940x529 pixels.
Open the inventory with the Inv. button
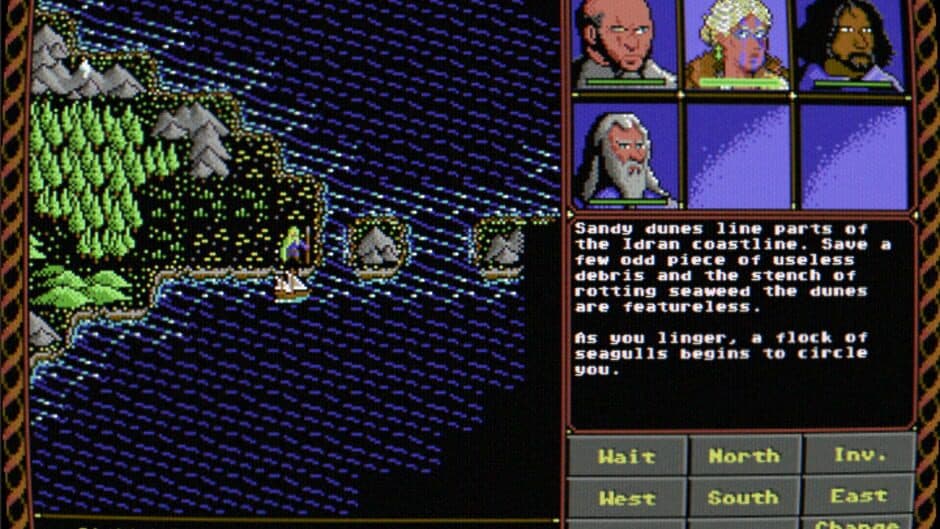pyautogui.click(x=859, y=456)
